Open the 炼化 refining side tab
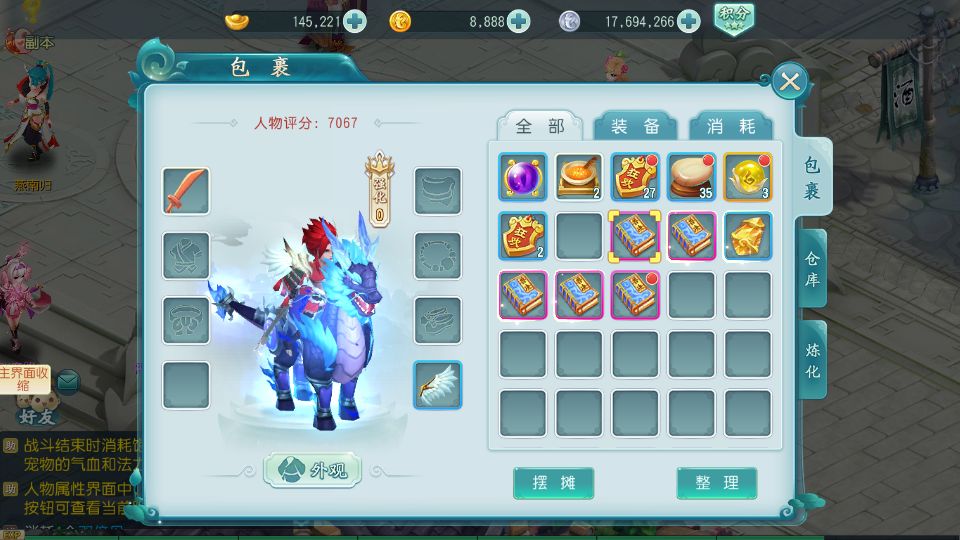 pyautogui.click(x=812, y=359)
